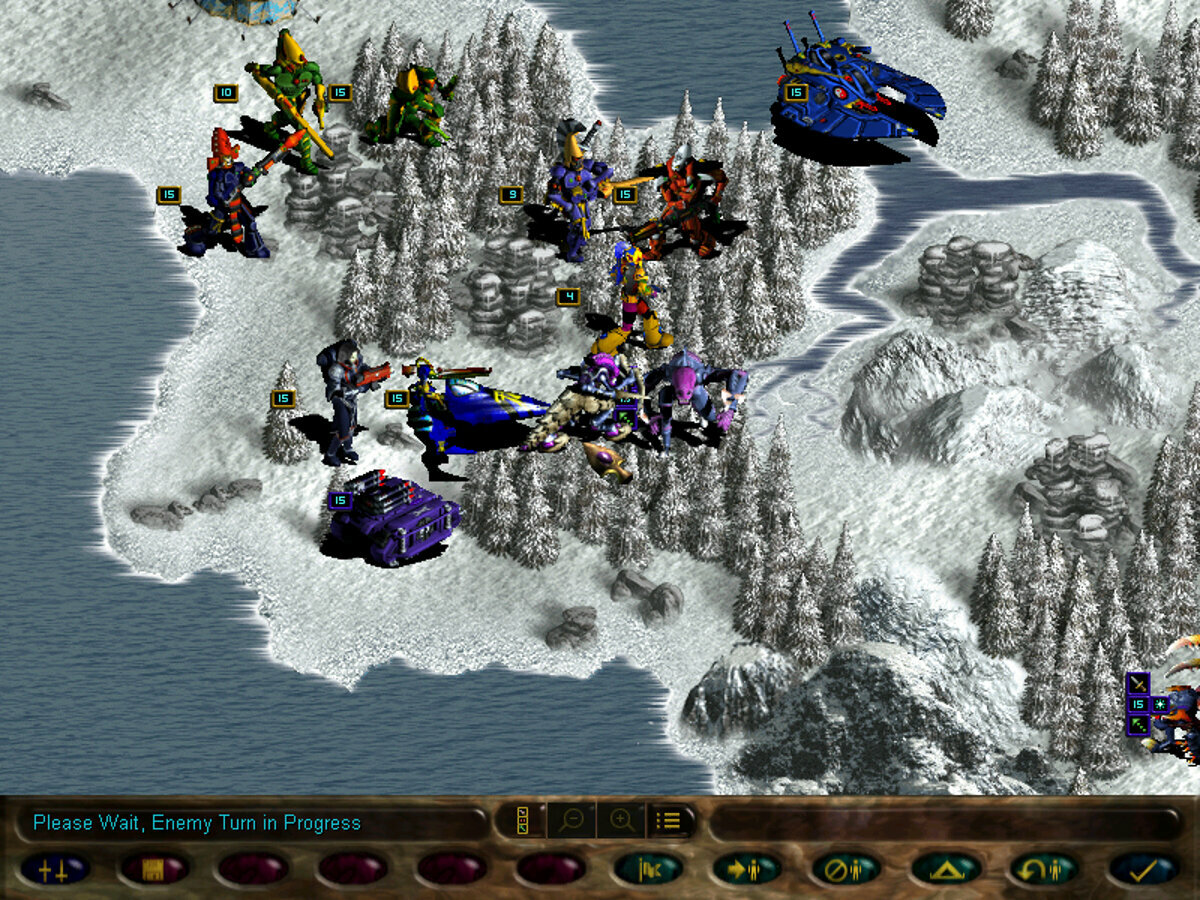Screen dimensions: 1200x900
Task: Choose the arrow-to-soldier next unit button
Action: (747, 868)
